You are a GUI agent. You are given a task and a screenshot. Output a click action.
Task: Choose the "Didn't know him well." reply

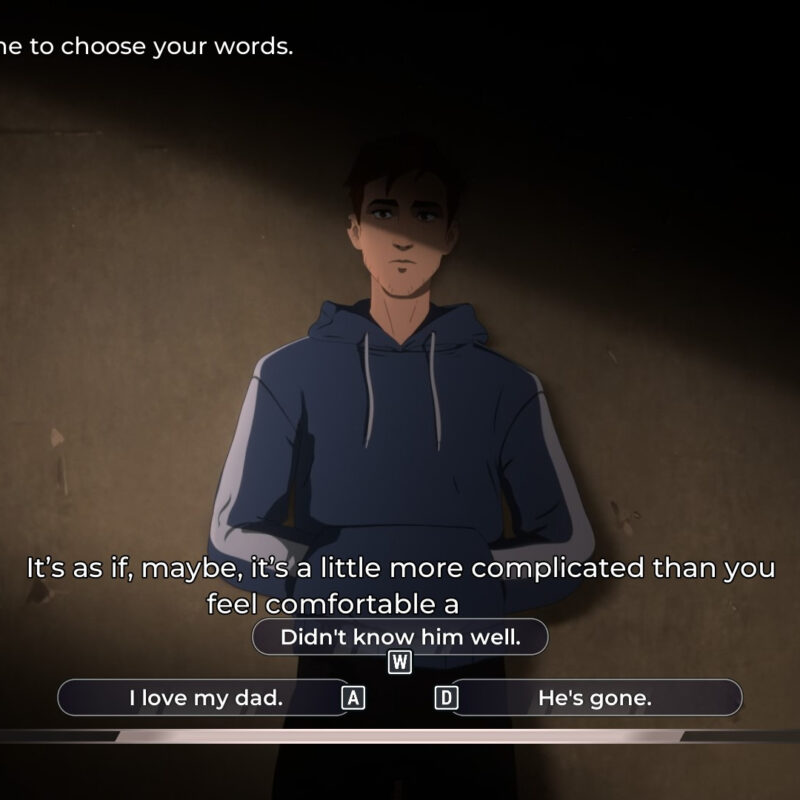pos(400,637)
